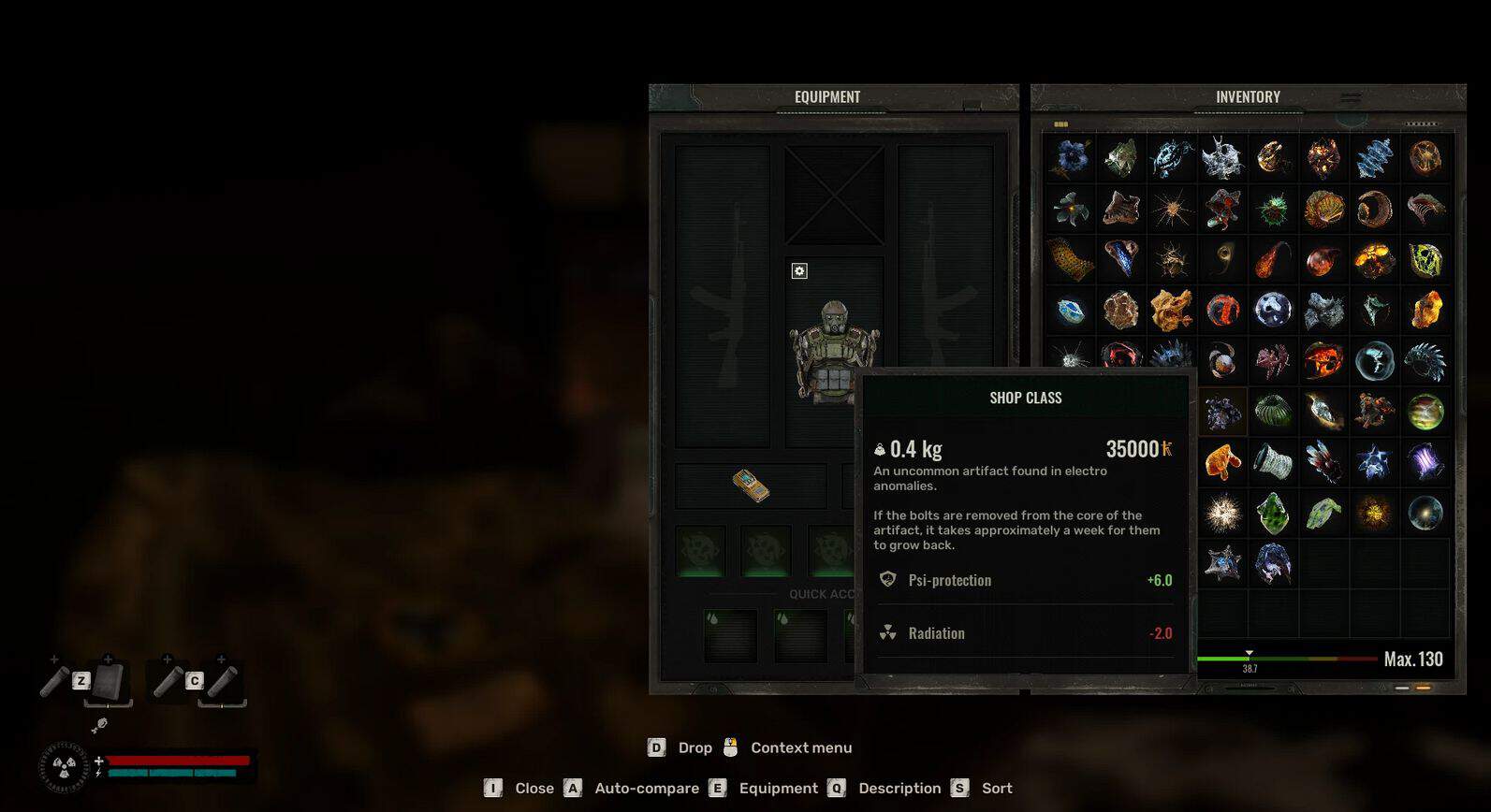The image size is (1491, 812).
Task: Select the equipped armor suit slot
Action: [x=833, y=350]
